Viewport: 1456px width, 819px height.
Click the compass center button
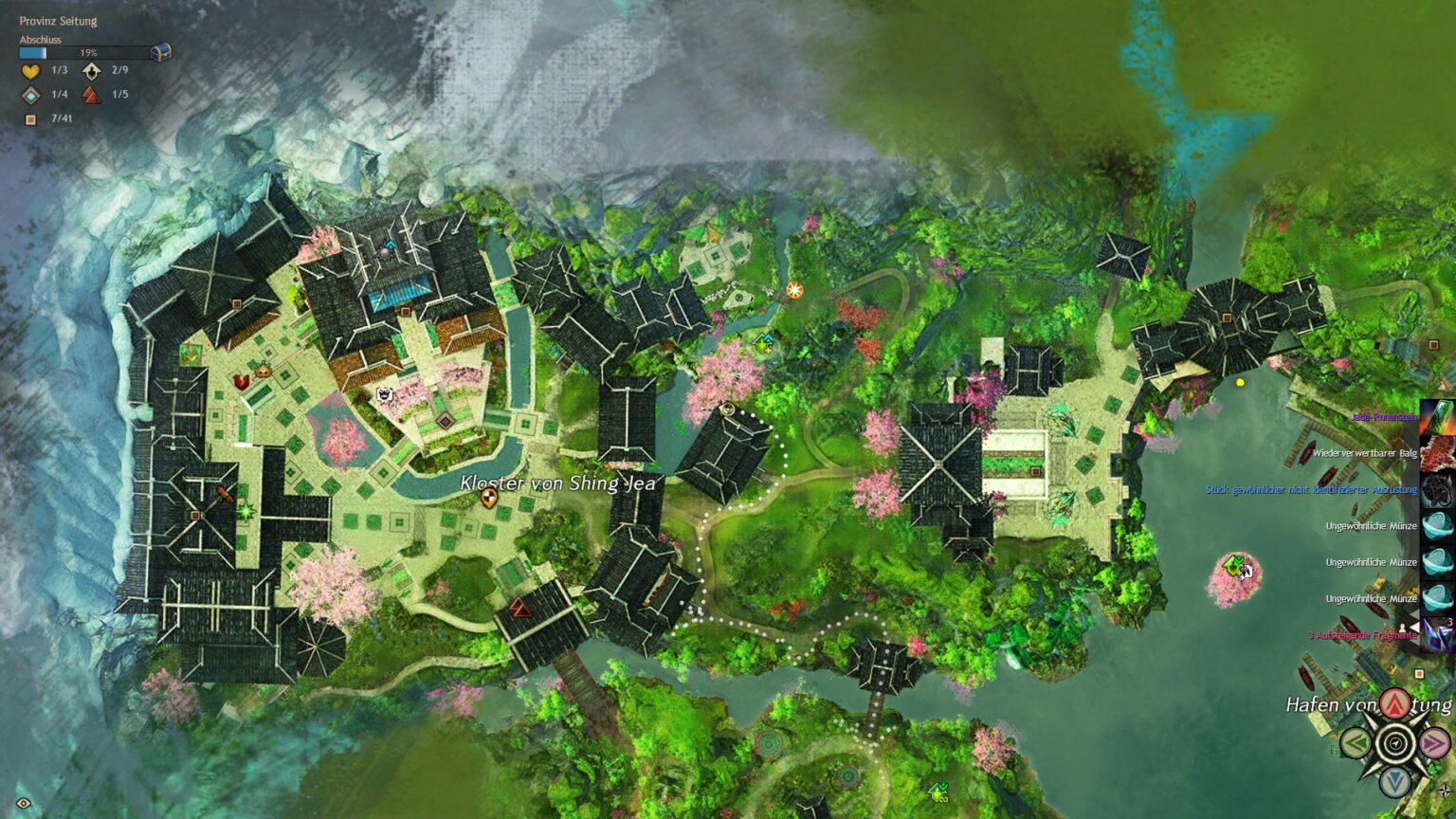pos(1395,742)
